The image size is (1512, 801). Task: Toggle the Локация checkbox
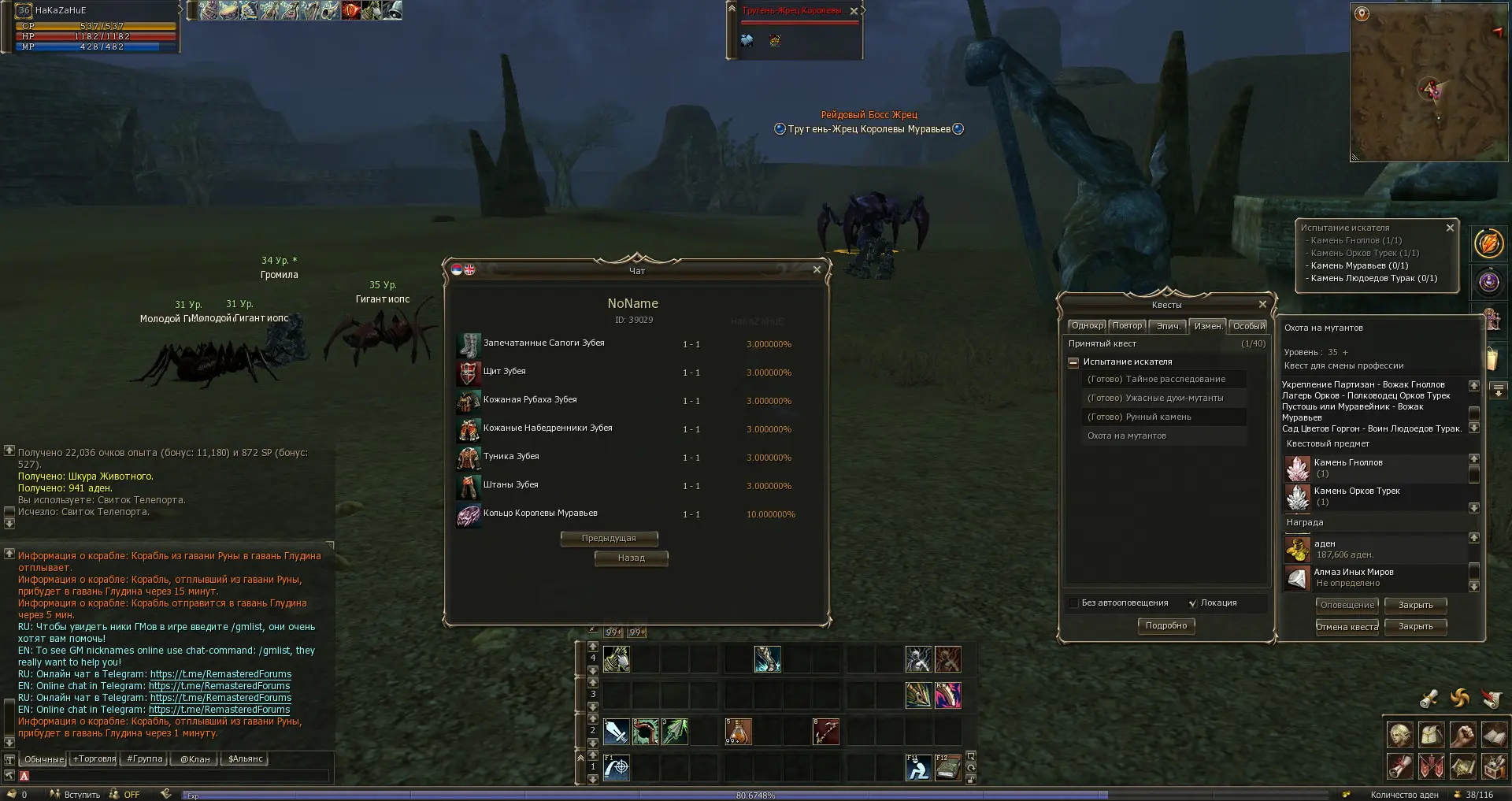coord(1192,603)
